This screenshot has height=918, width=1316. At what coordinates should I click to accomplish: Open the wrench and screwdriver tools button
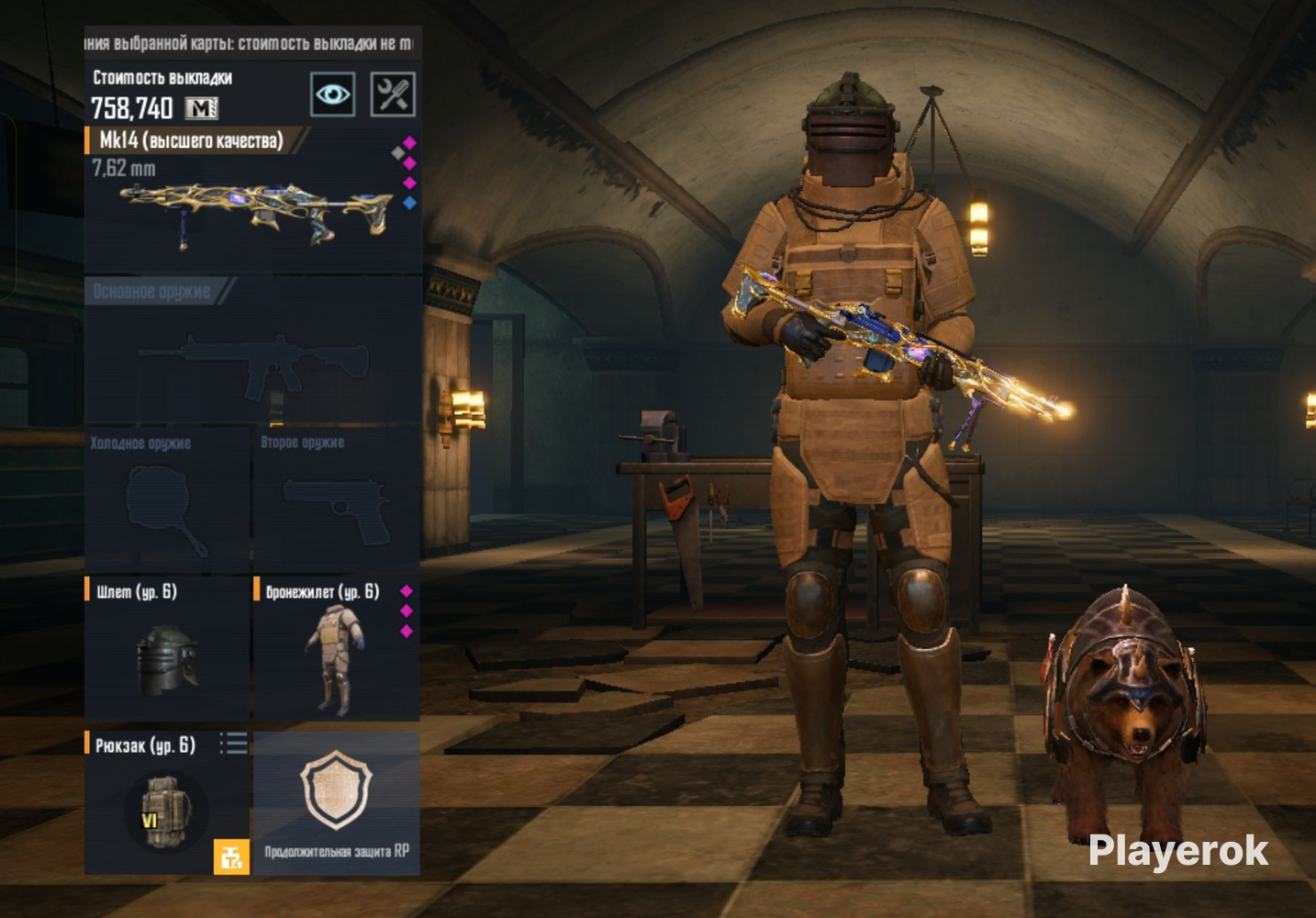click(393, 95)
